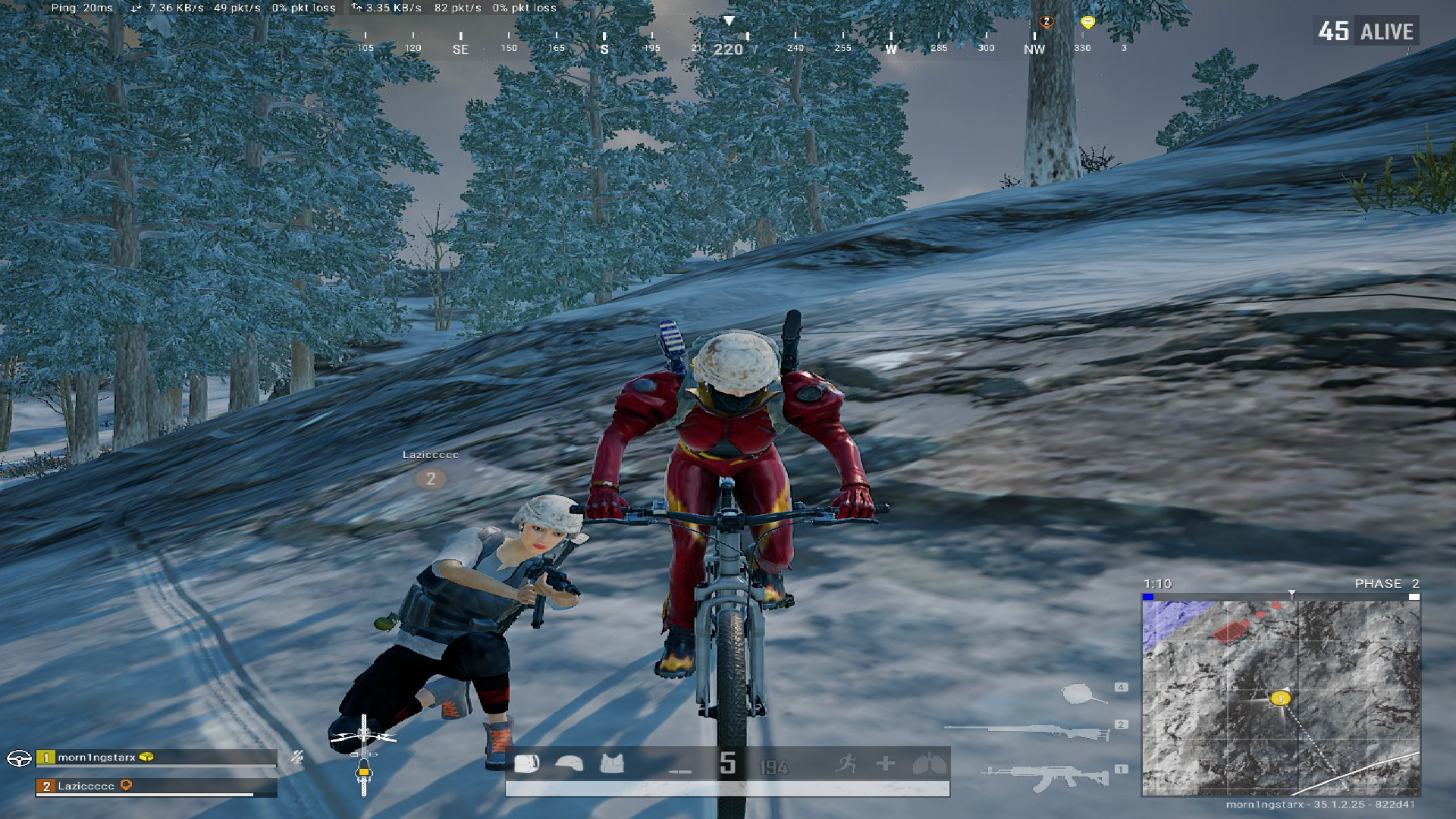Click the running sprint status icon
This screenshot has height=819, width=1456.
click(846, 763)
